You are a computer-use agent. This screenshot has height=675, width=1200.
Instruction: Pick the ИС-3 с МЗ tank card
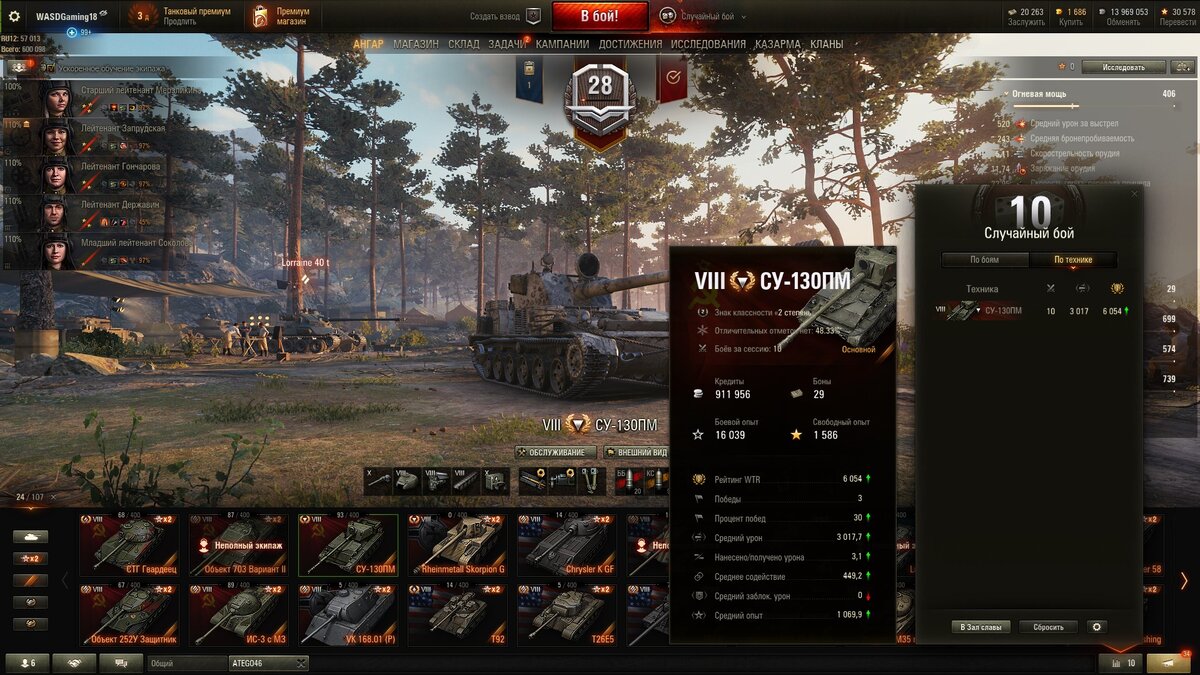[238, 613]
